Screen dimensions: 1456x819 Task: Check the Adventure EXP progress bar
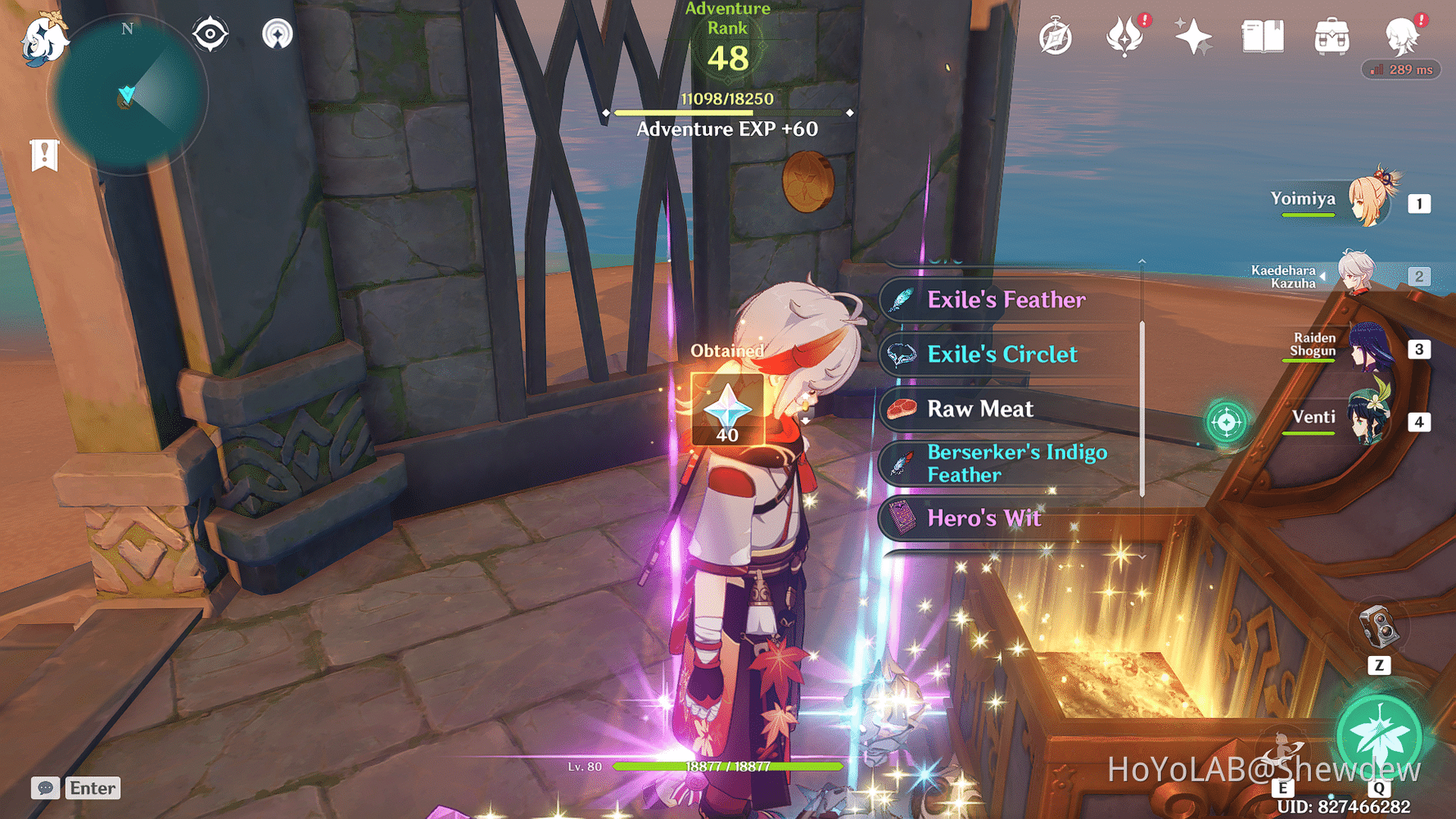(727, 113)
